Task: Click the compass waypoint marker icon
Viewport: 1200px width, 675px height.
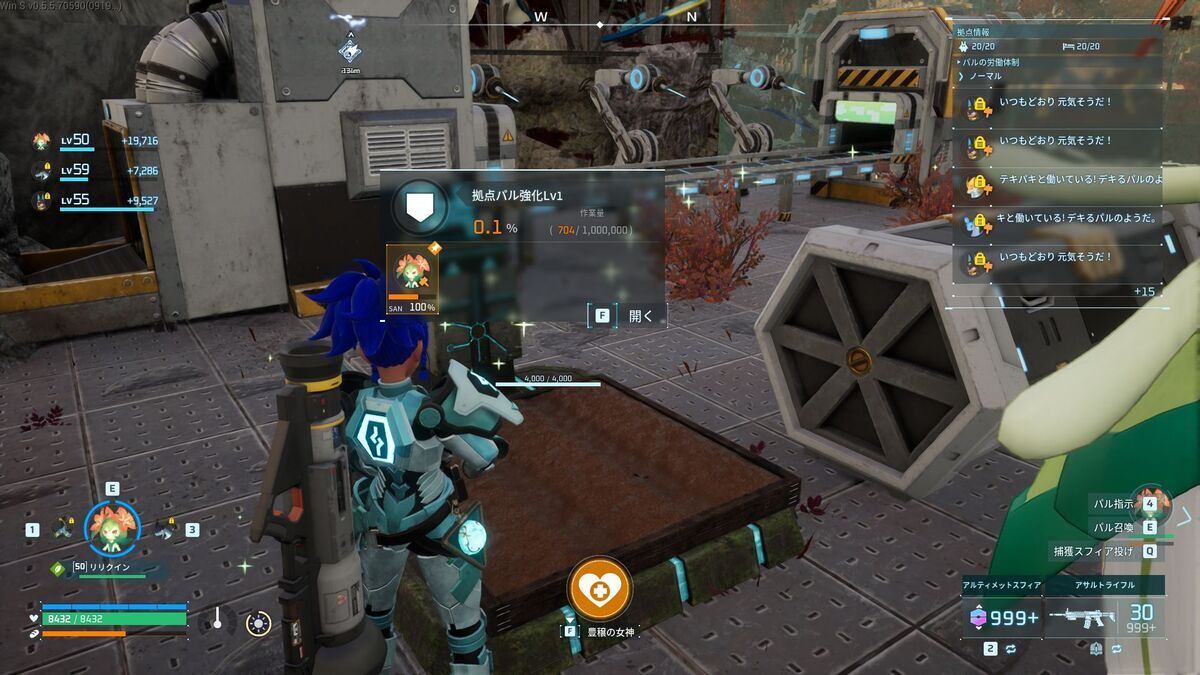Action: (x=350, y=49)
